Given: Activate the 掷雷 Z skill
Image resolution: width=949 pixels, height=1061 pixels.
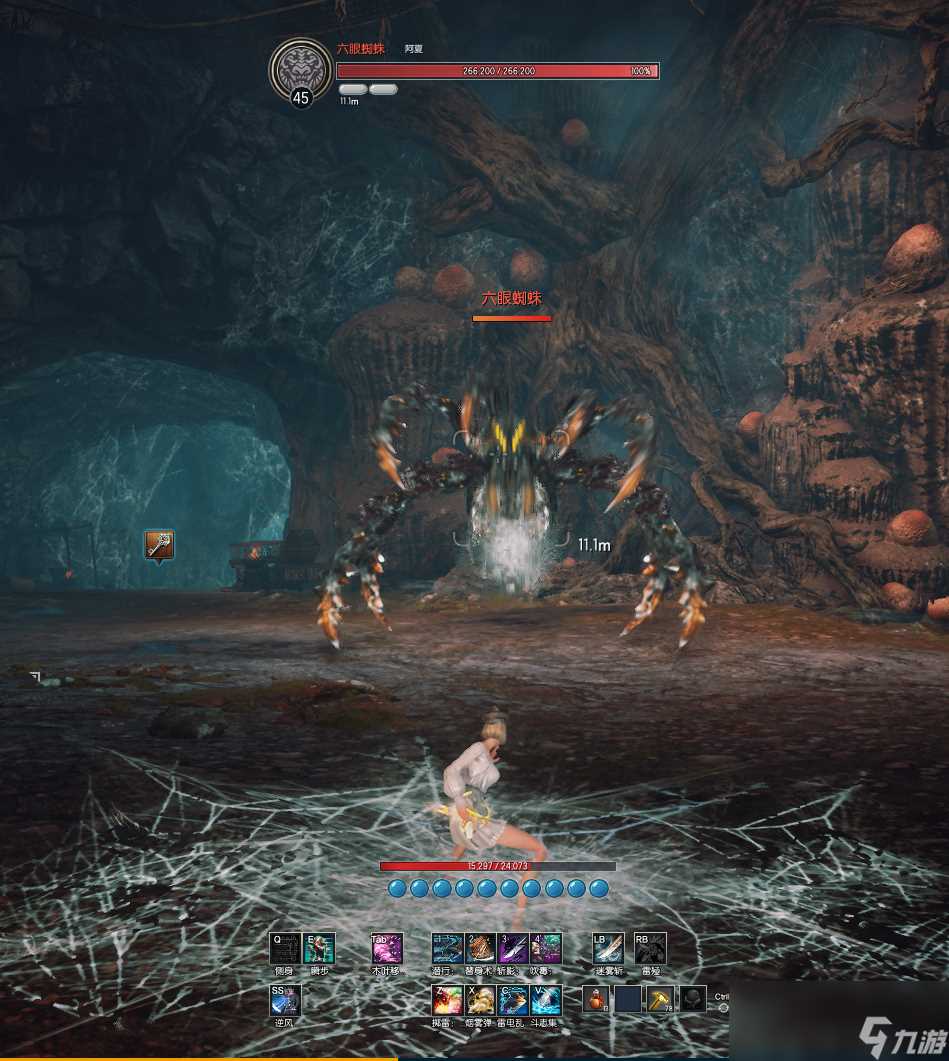Looking at the screenshot, I should click(447, 1000).
